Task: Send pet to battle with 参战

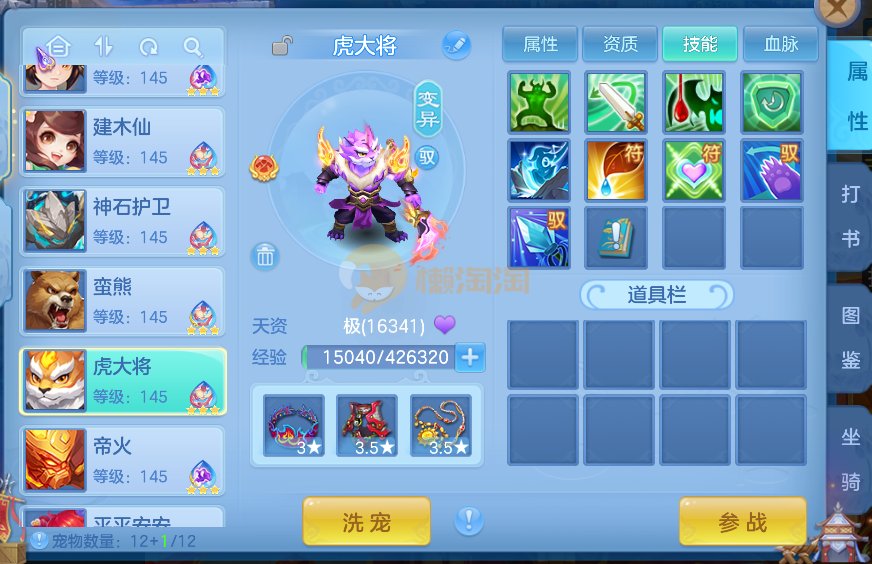Action: pos(742,521)
